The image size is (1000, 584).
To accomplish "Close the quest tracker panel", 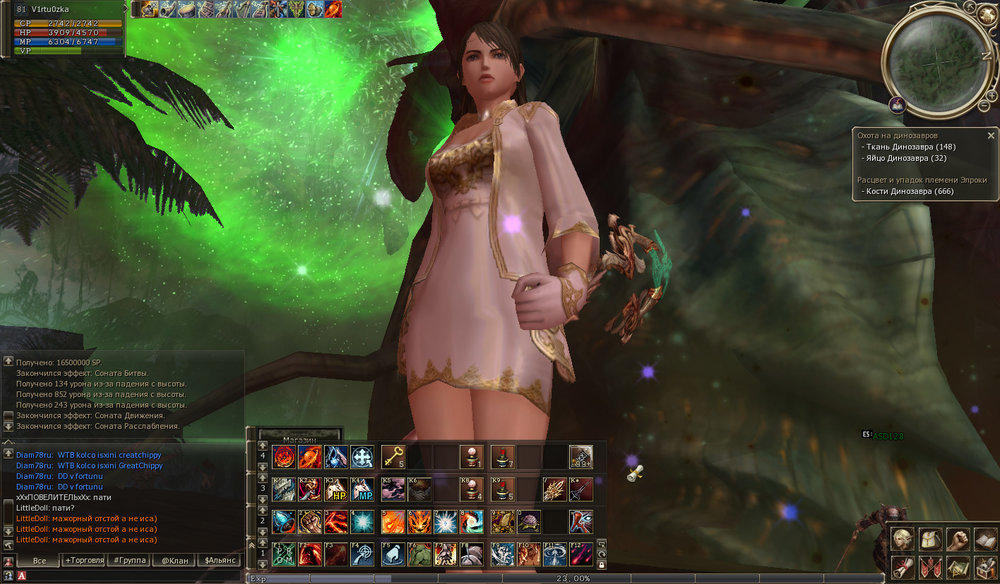I will [x=991, y=134].
